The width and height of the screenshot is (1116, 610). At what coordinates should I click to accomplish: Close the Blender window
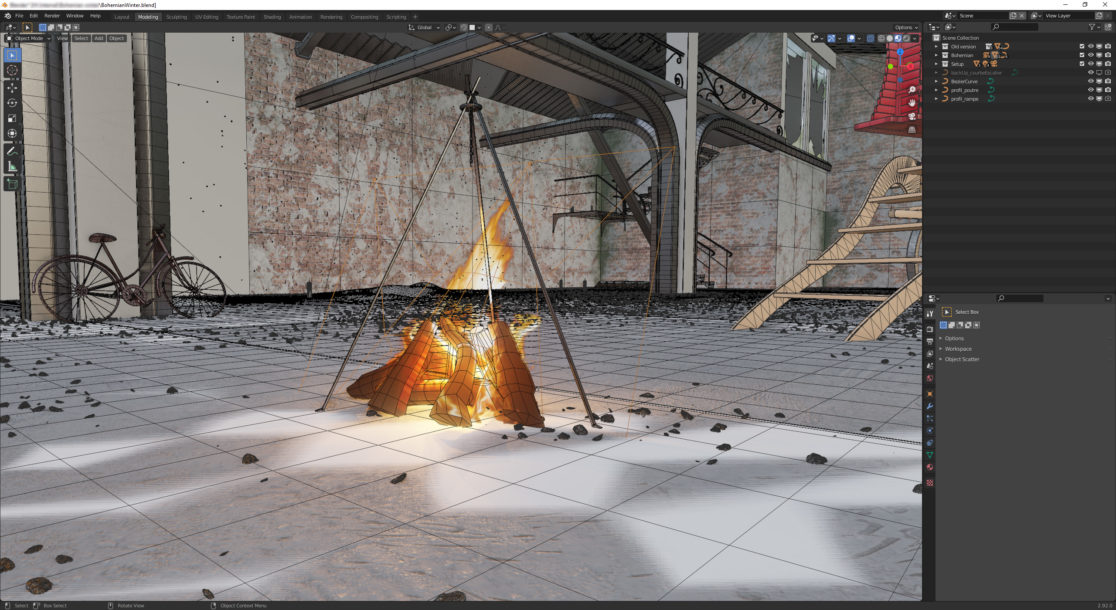(1106, 4)
